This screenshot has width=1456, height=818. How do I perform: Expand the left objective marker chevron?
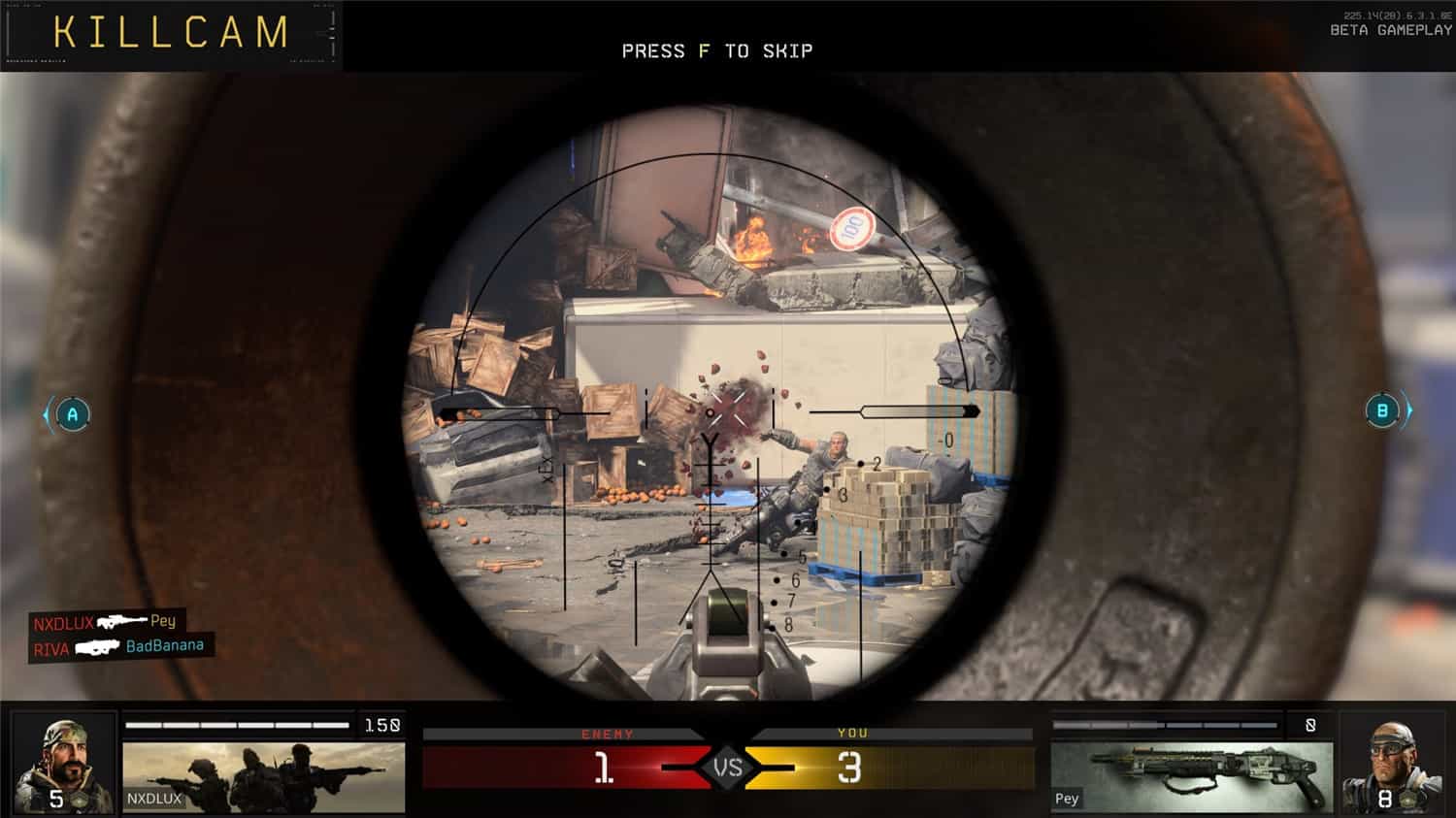point(46,414)
